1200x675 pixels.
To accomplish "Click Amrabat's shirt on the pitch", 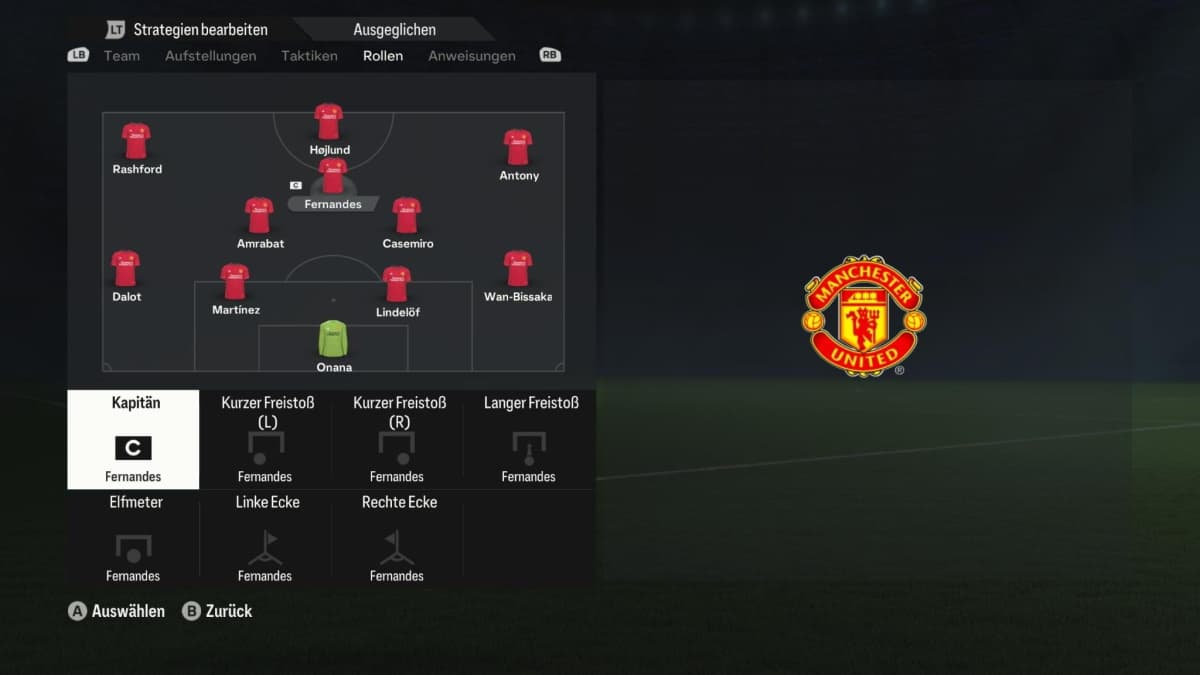I will click(x=259, y=216).
